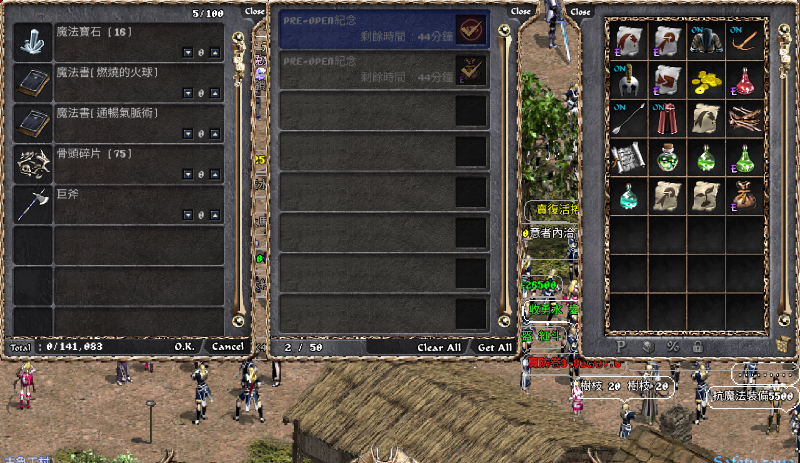The image size is (800, 463).
Task: Click the padlock icon under the inventory
Action: 698,346
